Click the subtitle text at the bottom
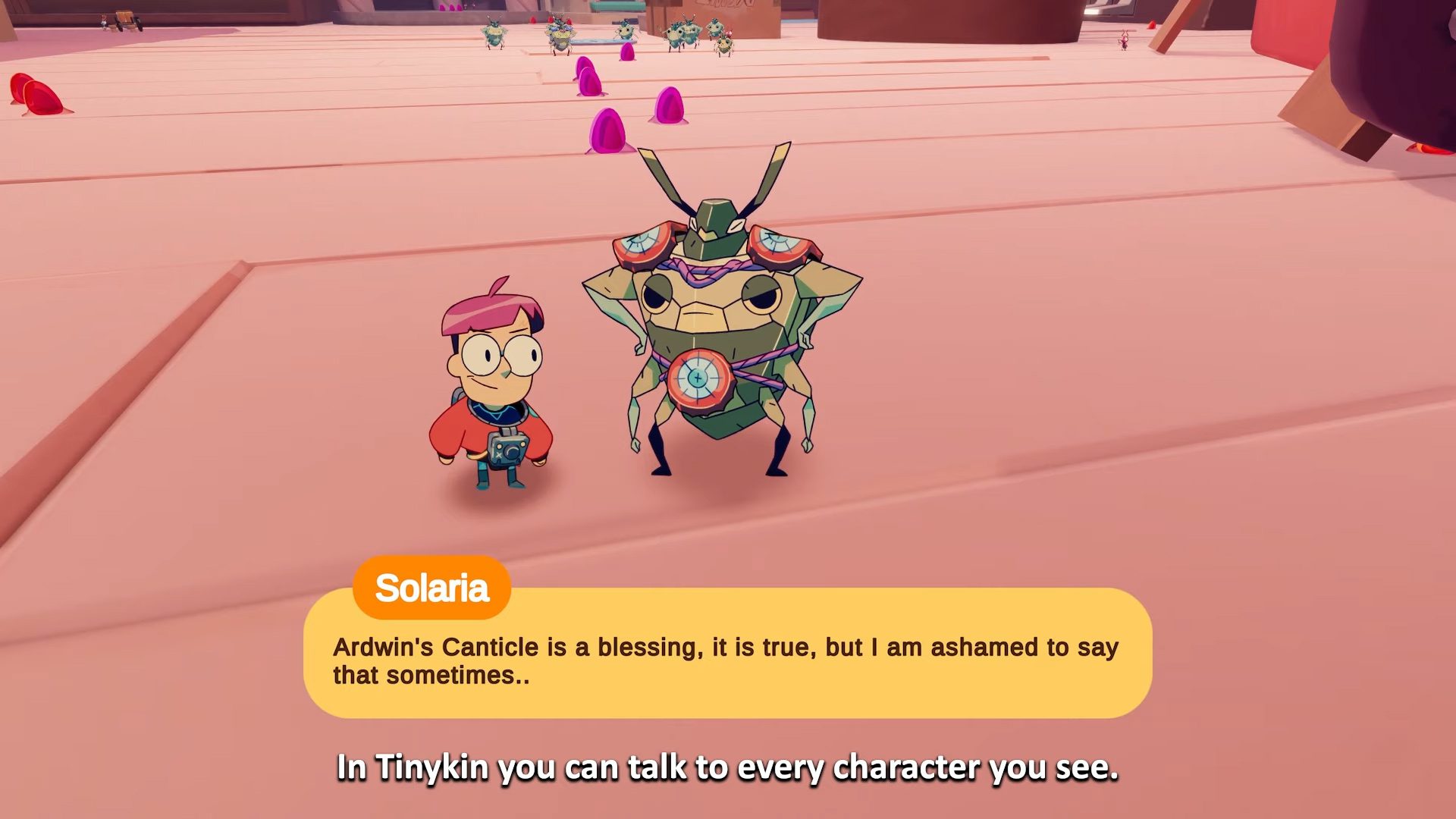Screen dimensions: 1456x819 [x=728, y=768]
